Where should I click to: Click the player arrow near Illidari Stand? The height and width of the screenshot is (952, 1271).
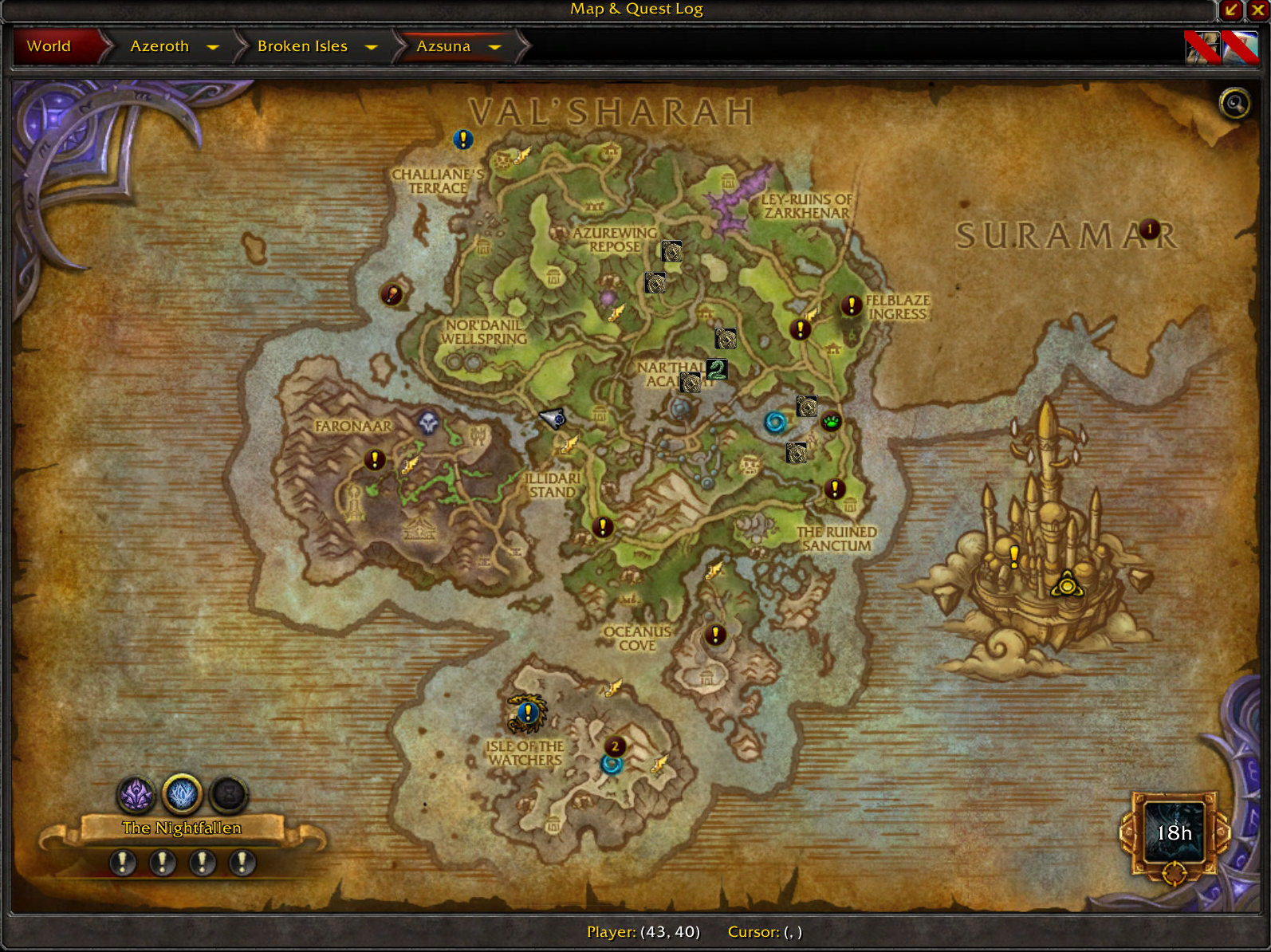553,417
